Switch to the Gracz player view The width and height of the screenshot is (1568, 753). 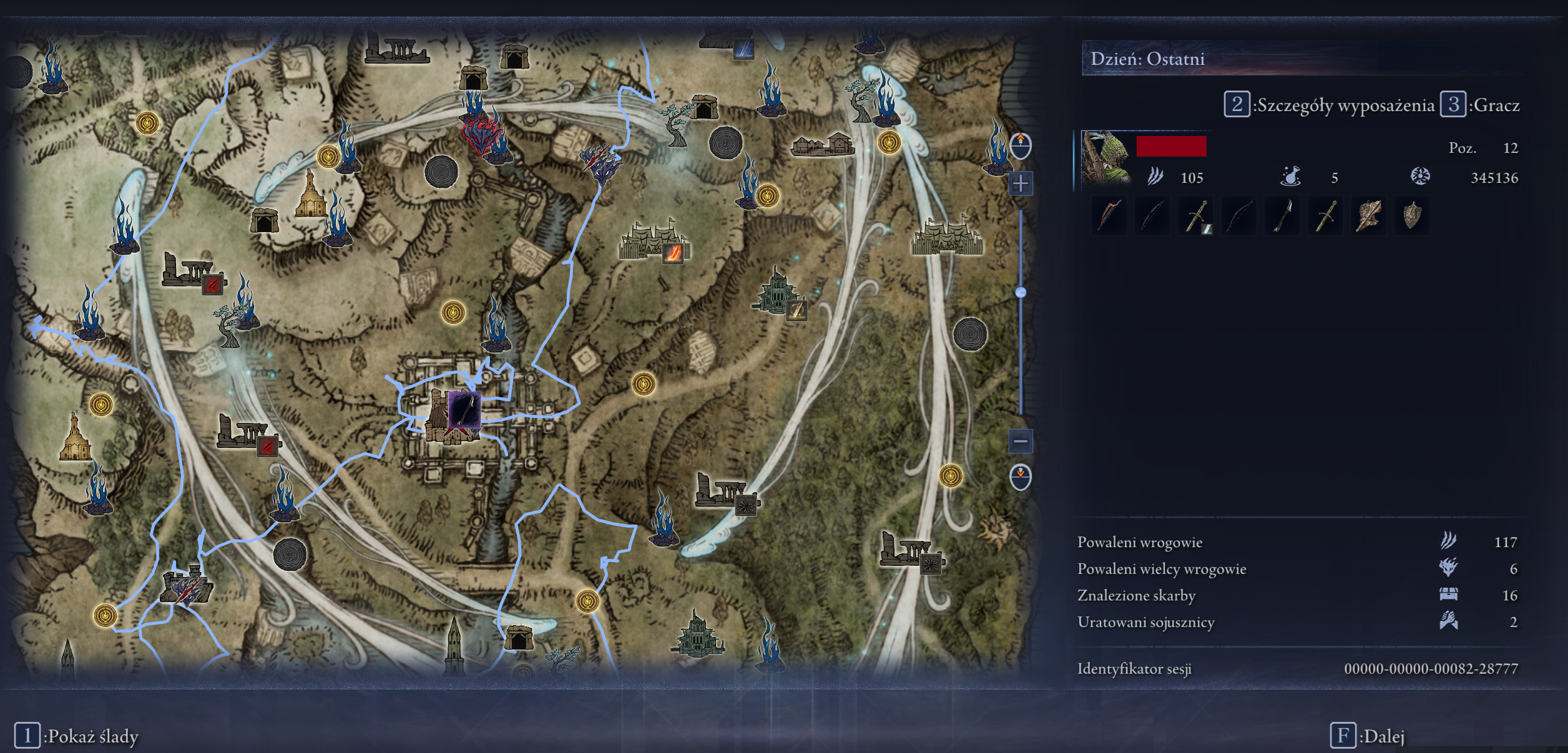point(1481,105)
